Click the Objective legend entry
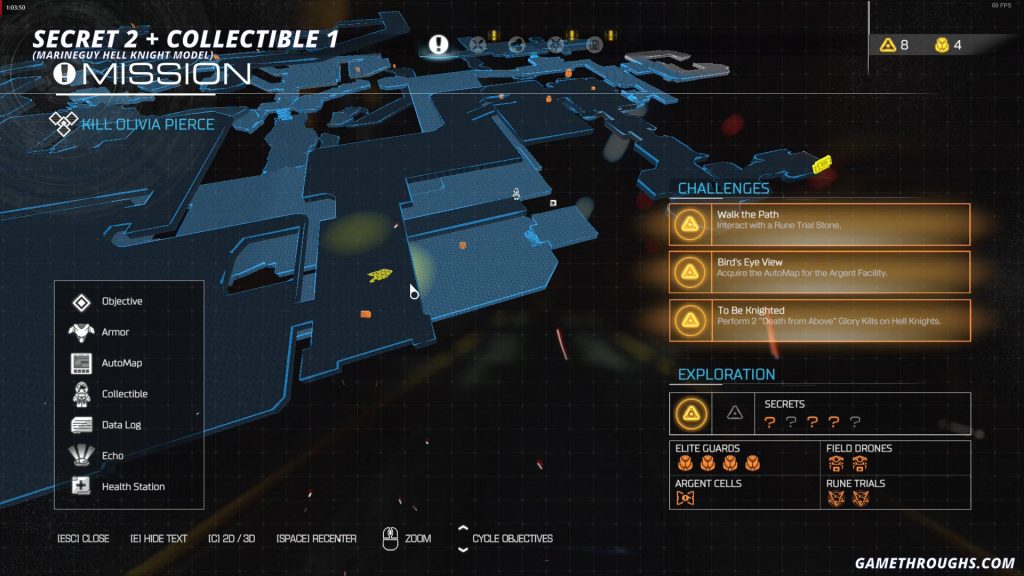The height and width of the screenshot is (576, 1024). click(121, 302)
